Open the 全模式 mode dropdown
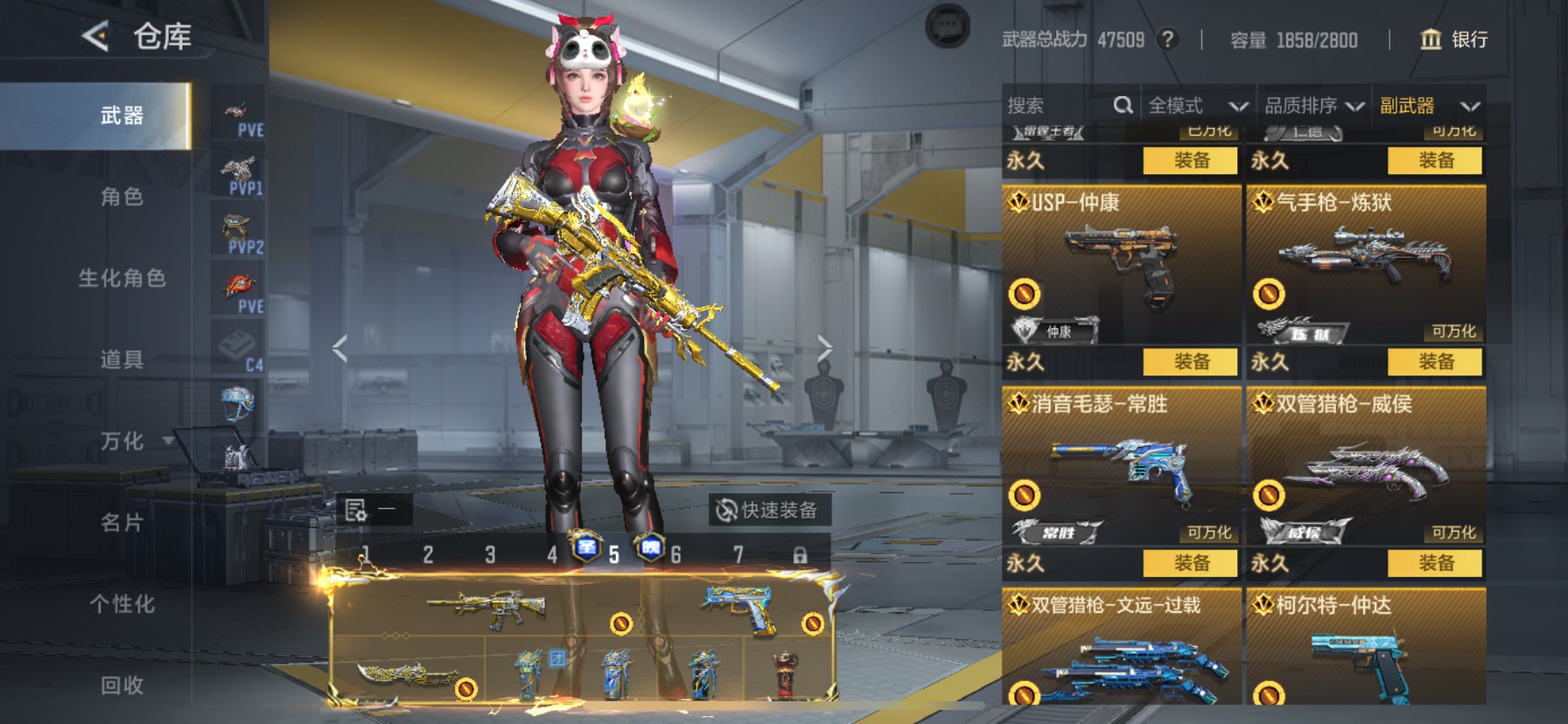Image resolution: width=1568 pixels, height=724 pixels. [1197, 106]
